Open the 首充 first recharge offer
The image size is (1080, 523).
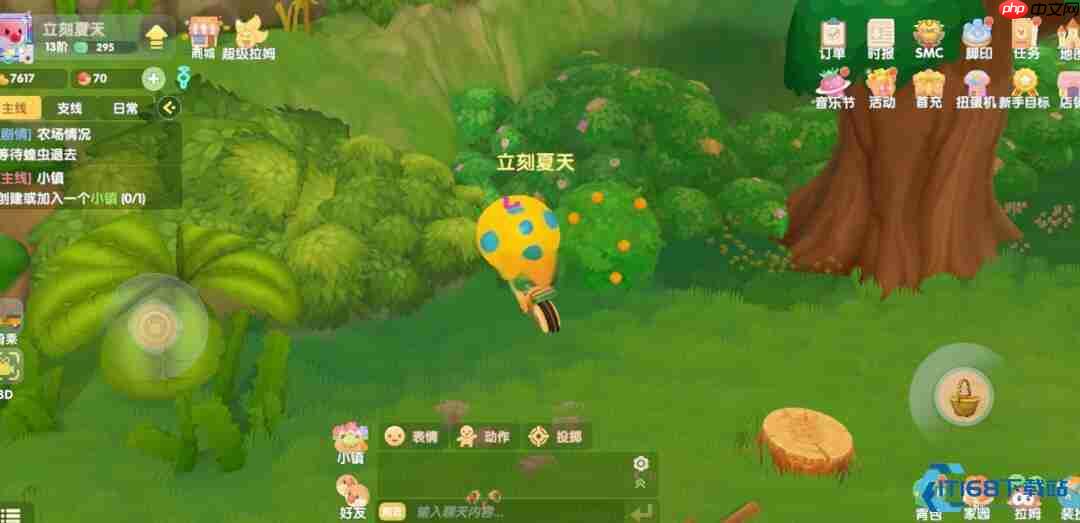(x=929, y=87)
